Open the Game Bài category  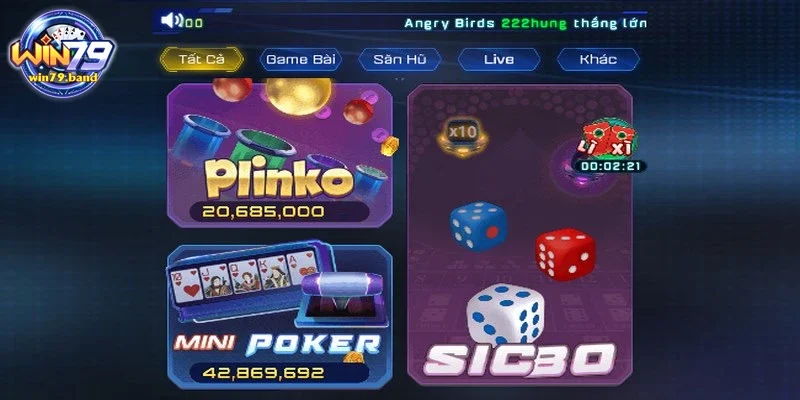(x=299, y=59)
